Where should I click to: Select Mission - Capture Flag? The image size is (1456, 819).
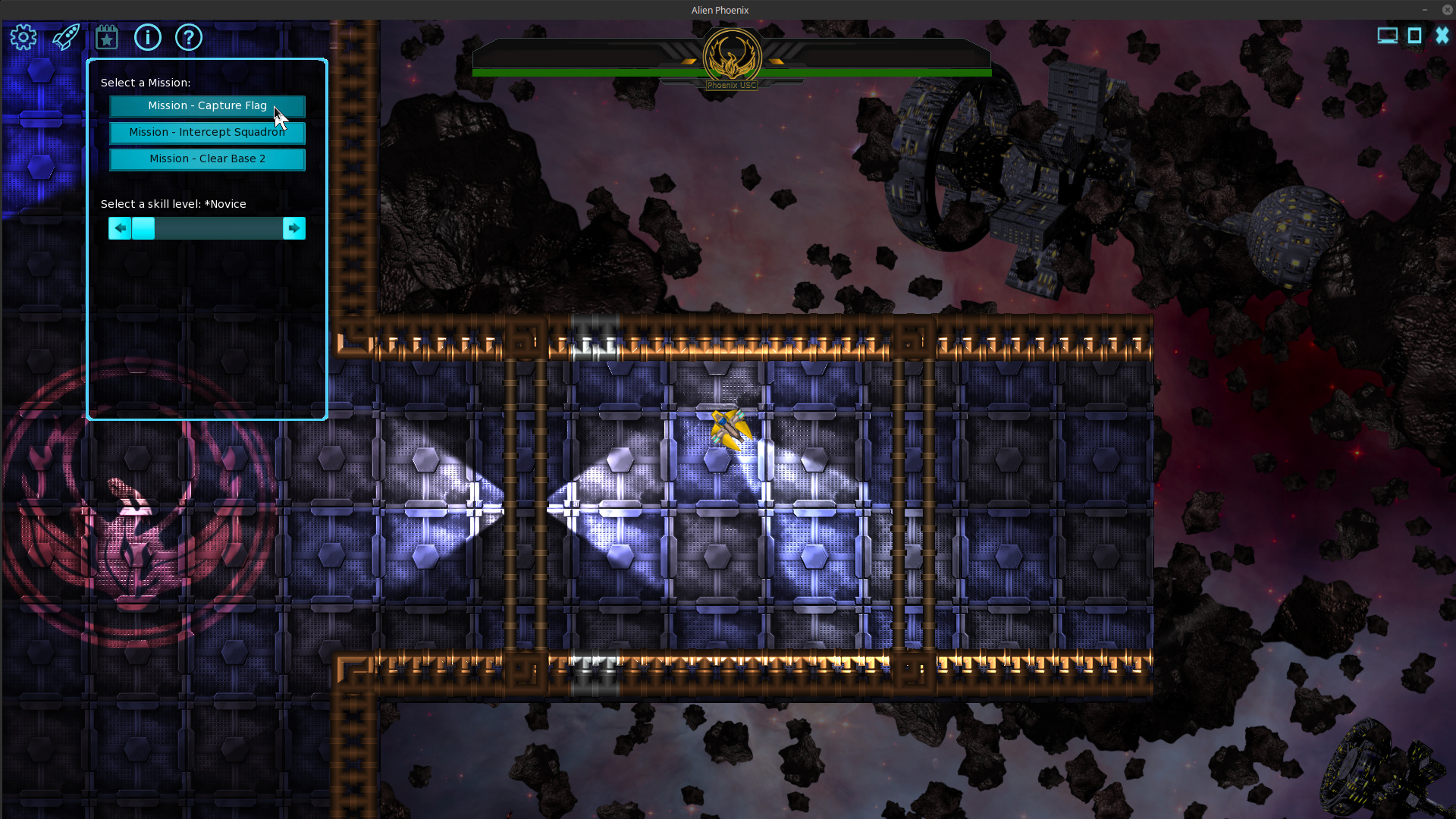tap(207, 106)
